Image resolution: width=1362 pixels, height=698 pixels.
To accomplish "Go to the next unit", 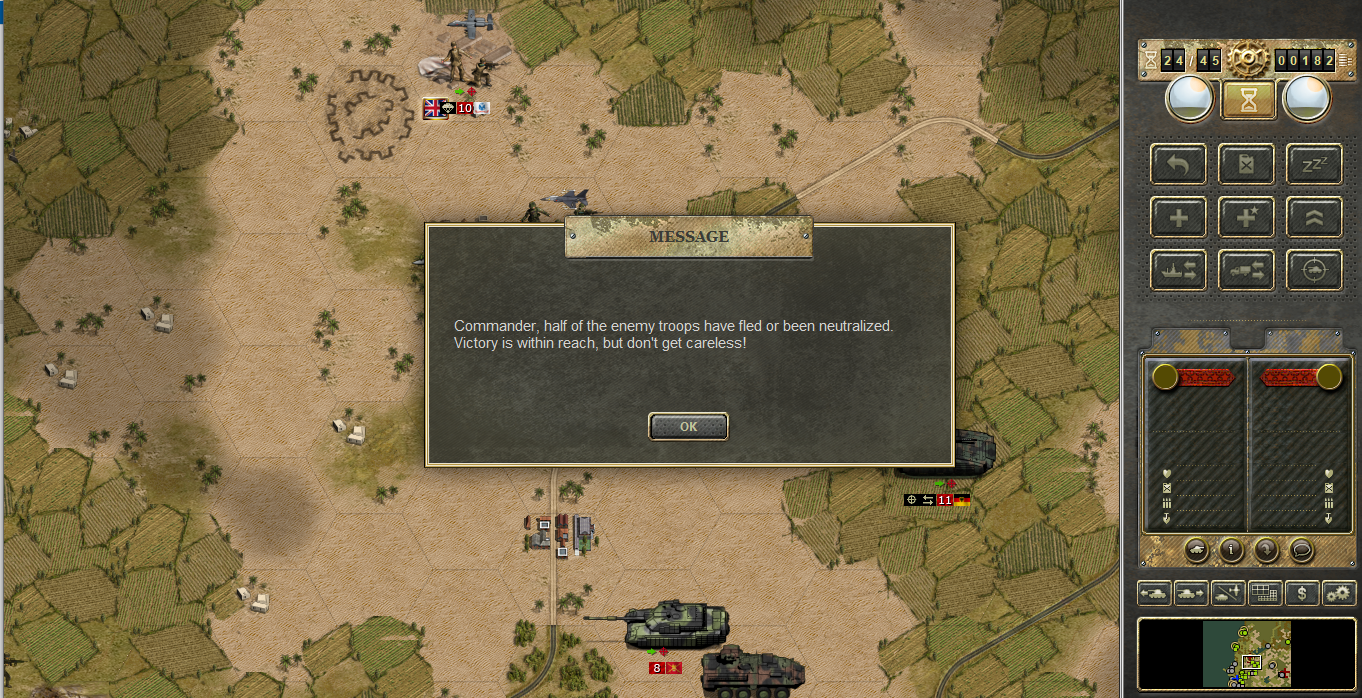I will (1190, 593).
